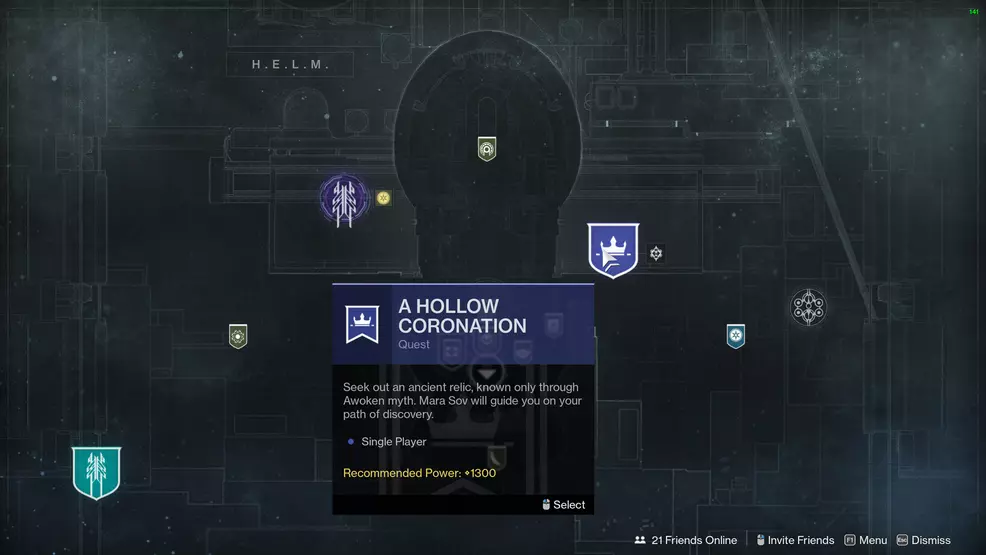Open the ornate white circular emblem node

(x=808, y=308)
